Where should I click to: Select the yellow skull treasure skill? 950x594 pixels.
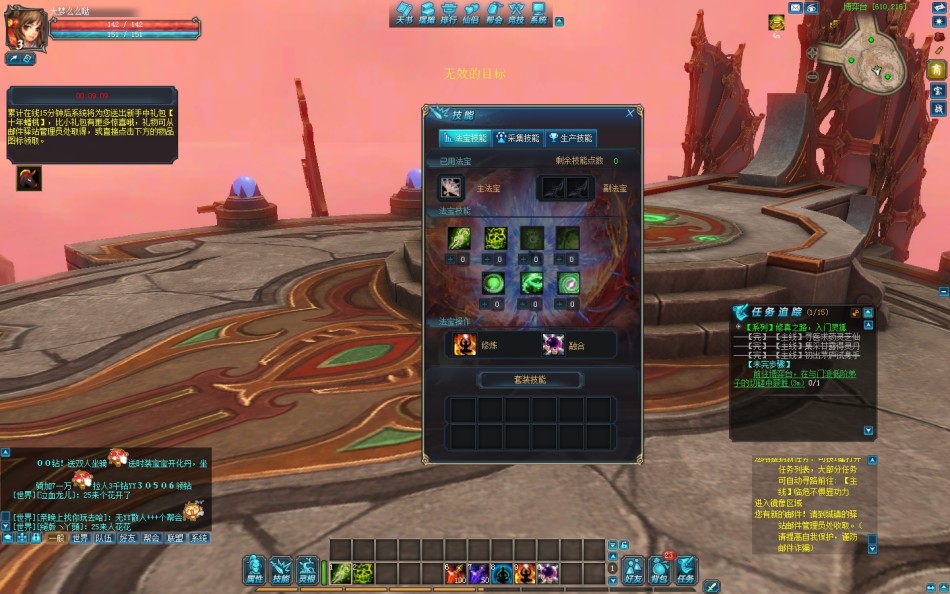496,238
